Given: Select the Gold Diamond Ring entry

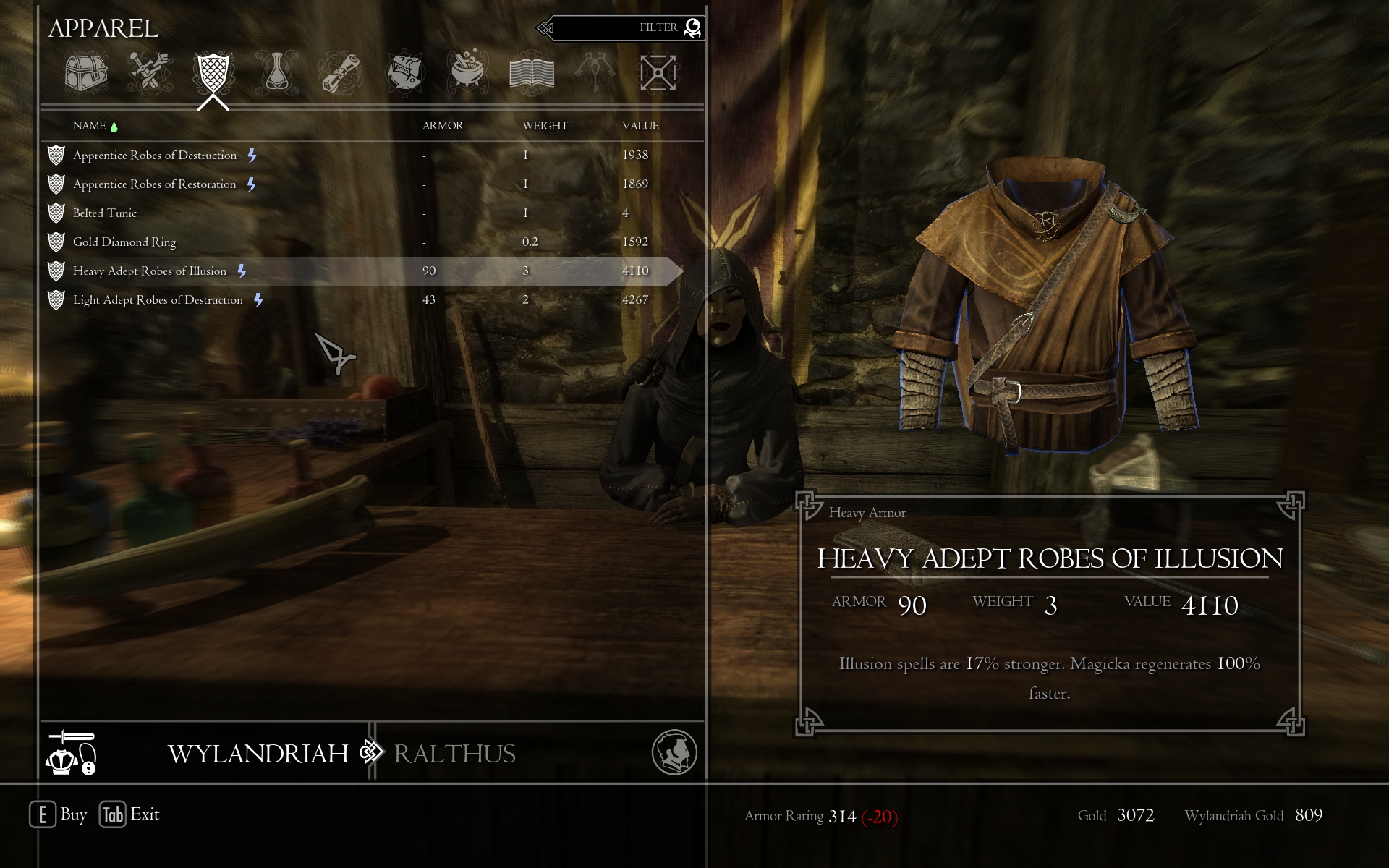Looking at the screenshot, I should (124, 242).
